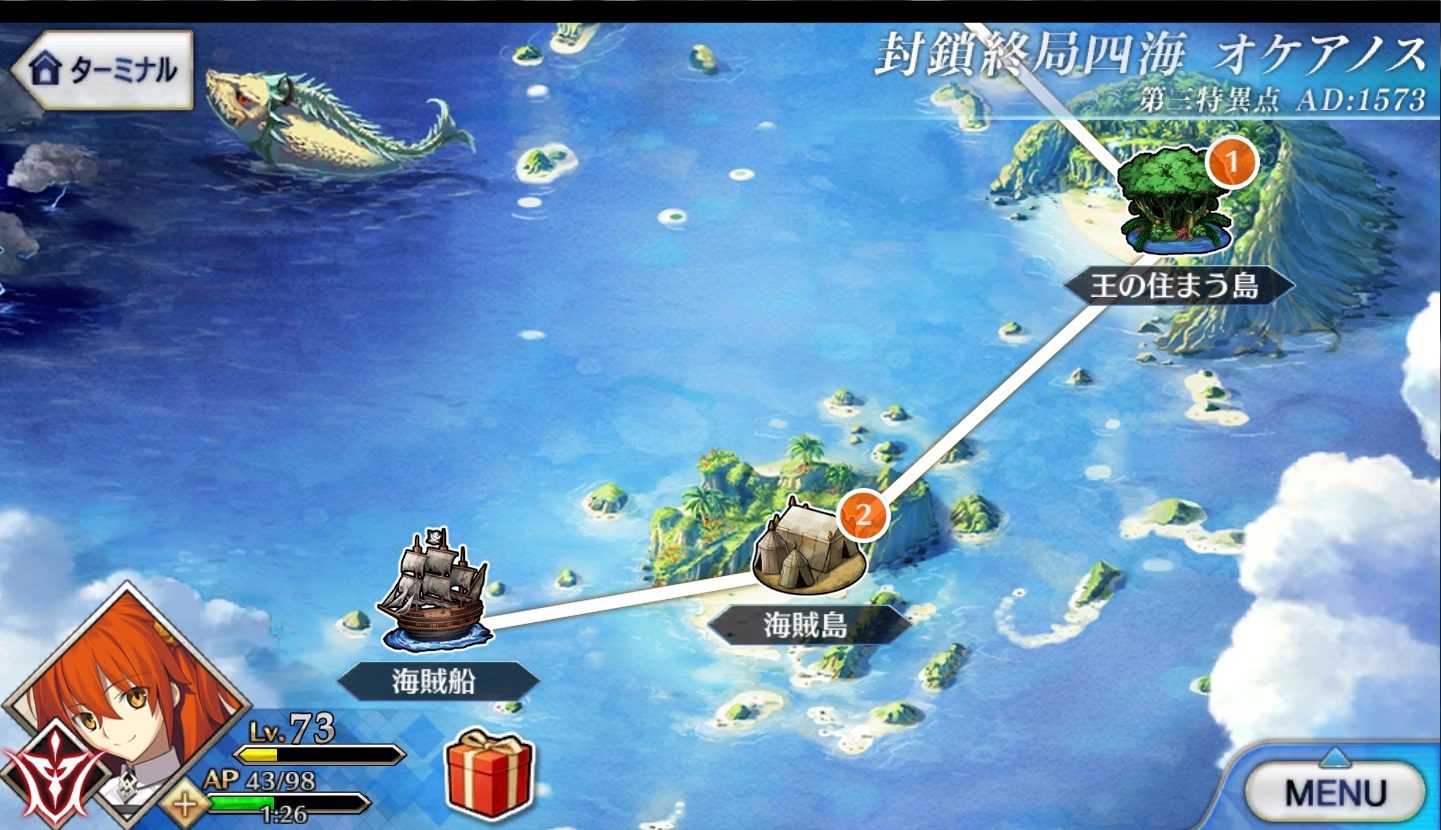Click the 王の住まう島 name plate
The height and width of the screenshot is (830, 1441).
pyautogui.click(x=1178, y=289)
